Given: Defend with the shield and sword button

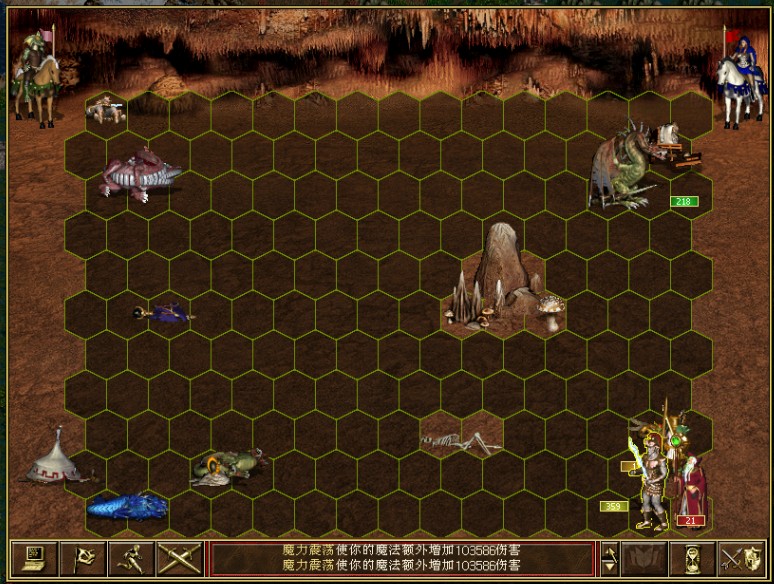Looking at the screenshot, I should (741, 558).
